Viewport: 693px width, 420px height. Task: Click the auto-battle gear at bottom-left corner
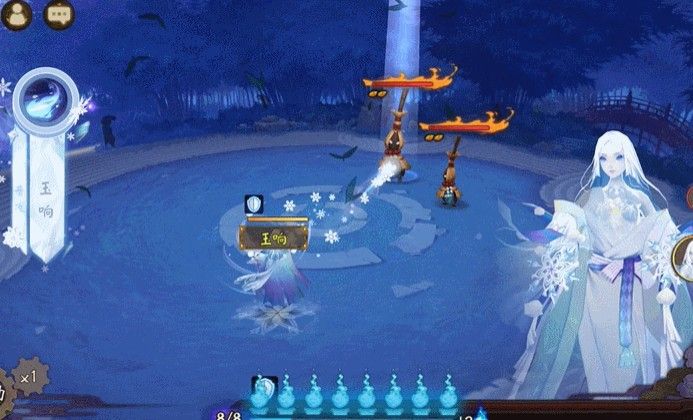tap(5, 393)
